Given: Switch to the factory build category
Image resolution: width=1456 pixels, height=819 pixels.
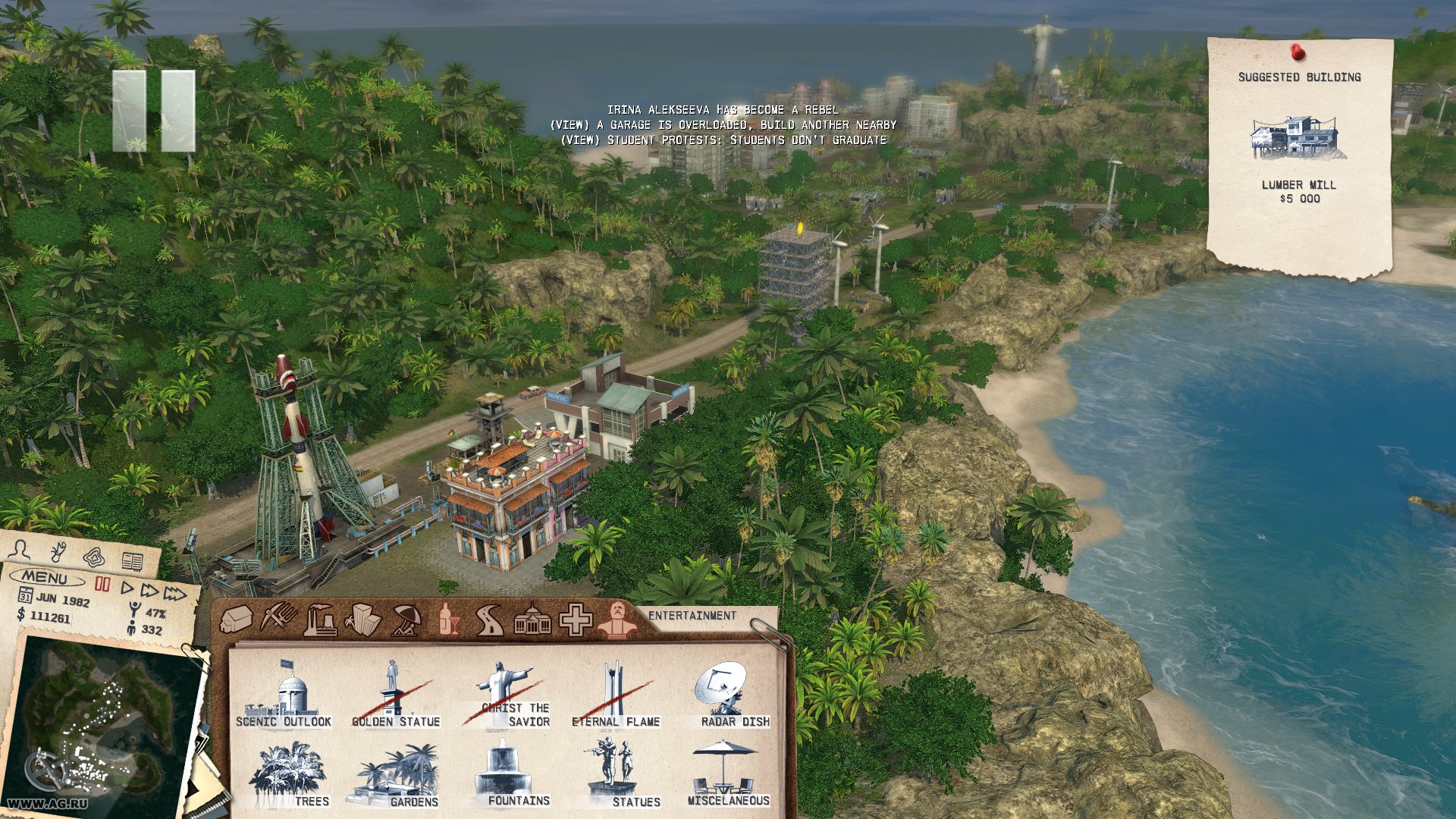Looking at the screenshot, I should 320,620.
